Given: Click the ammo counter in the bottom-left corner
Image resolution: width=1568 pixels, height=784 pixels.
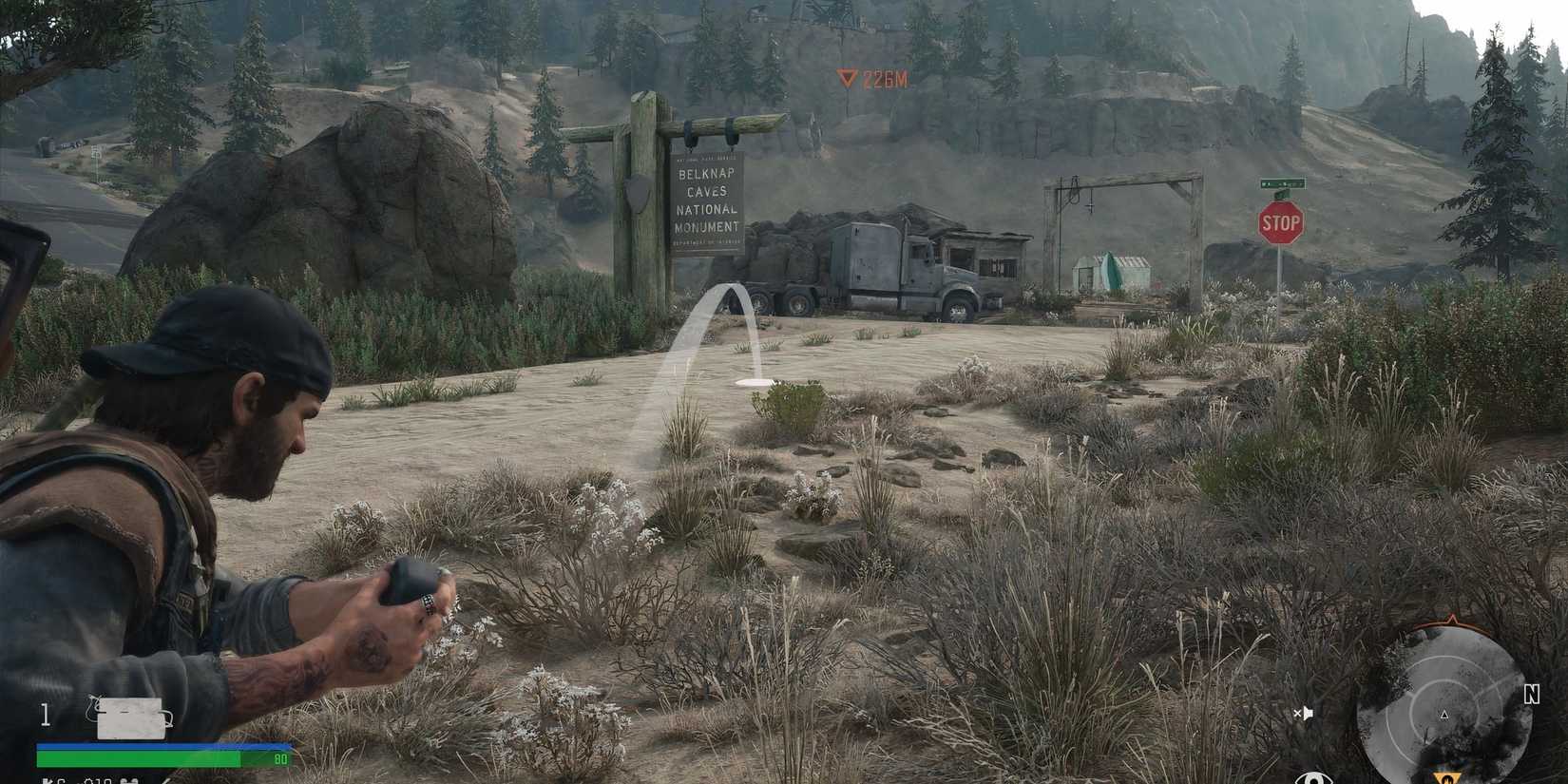Looking at the screenshot, I should click(98, 781).
